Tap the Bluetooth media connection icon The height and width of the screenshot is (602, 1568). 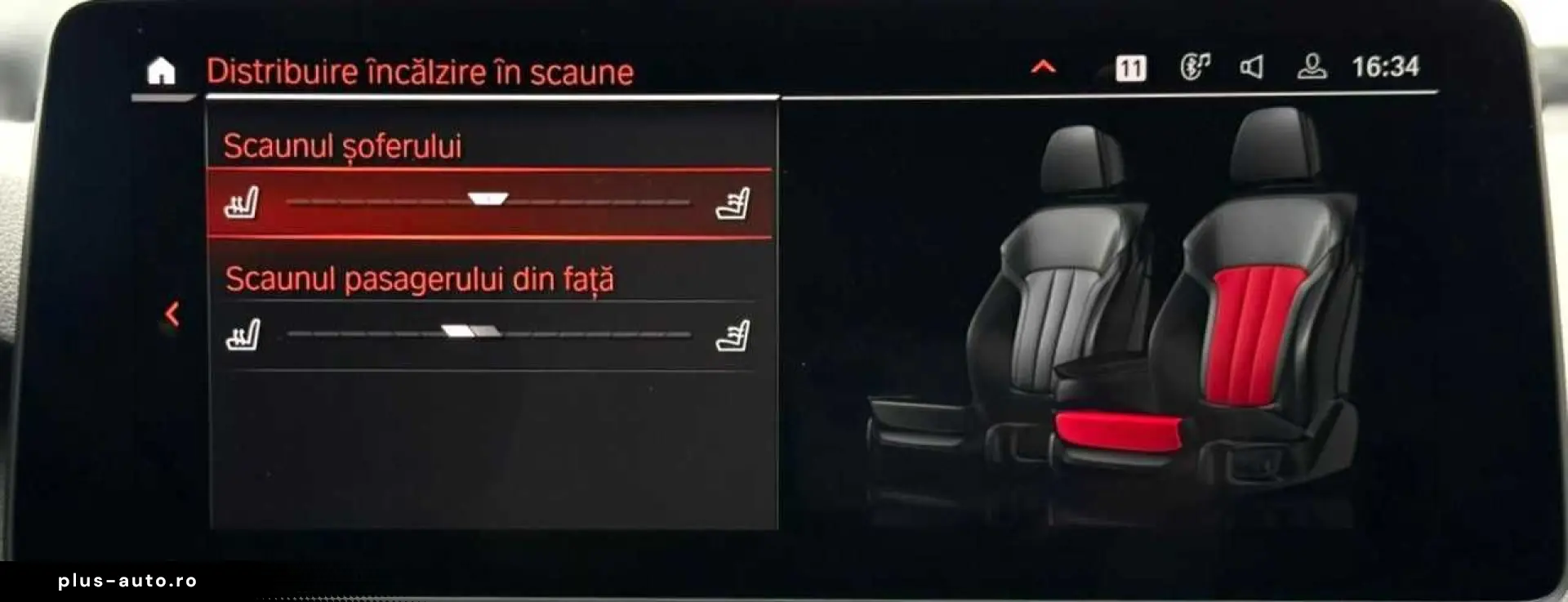(x=1195, y=68)
